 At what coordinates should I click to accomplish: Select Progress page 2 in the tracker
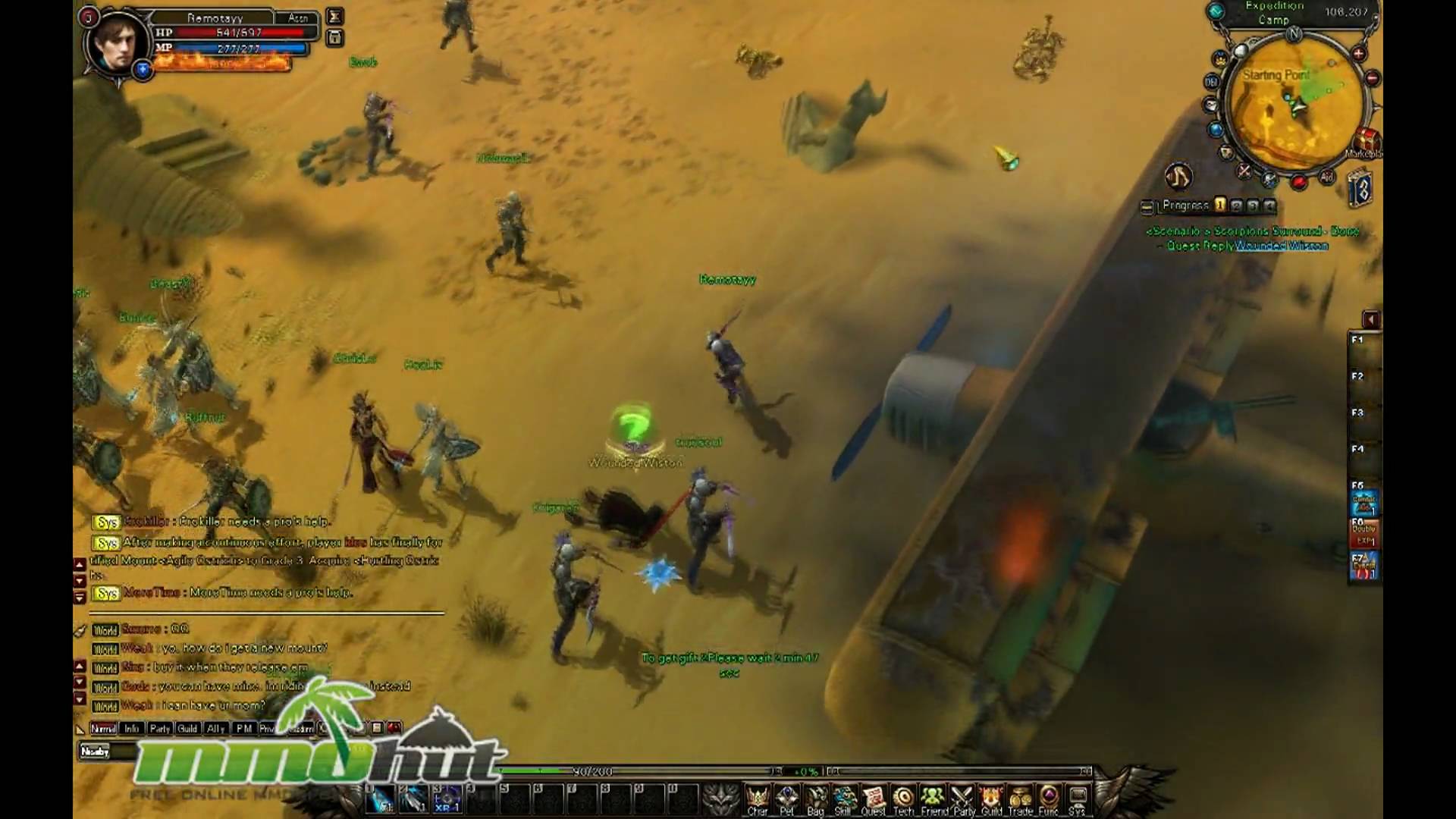[x=1237, y=206]
